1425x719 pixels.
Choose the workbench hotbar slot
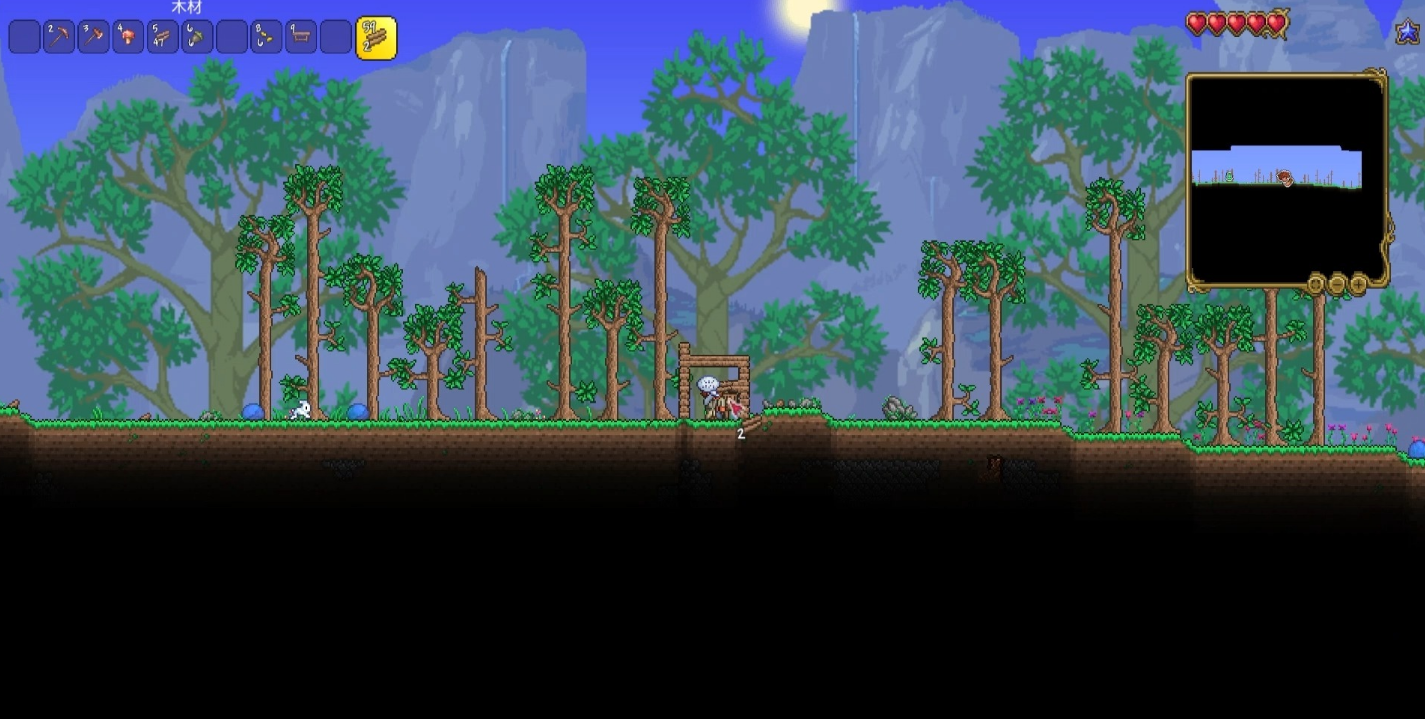(x=301, y=38)
